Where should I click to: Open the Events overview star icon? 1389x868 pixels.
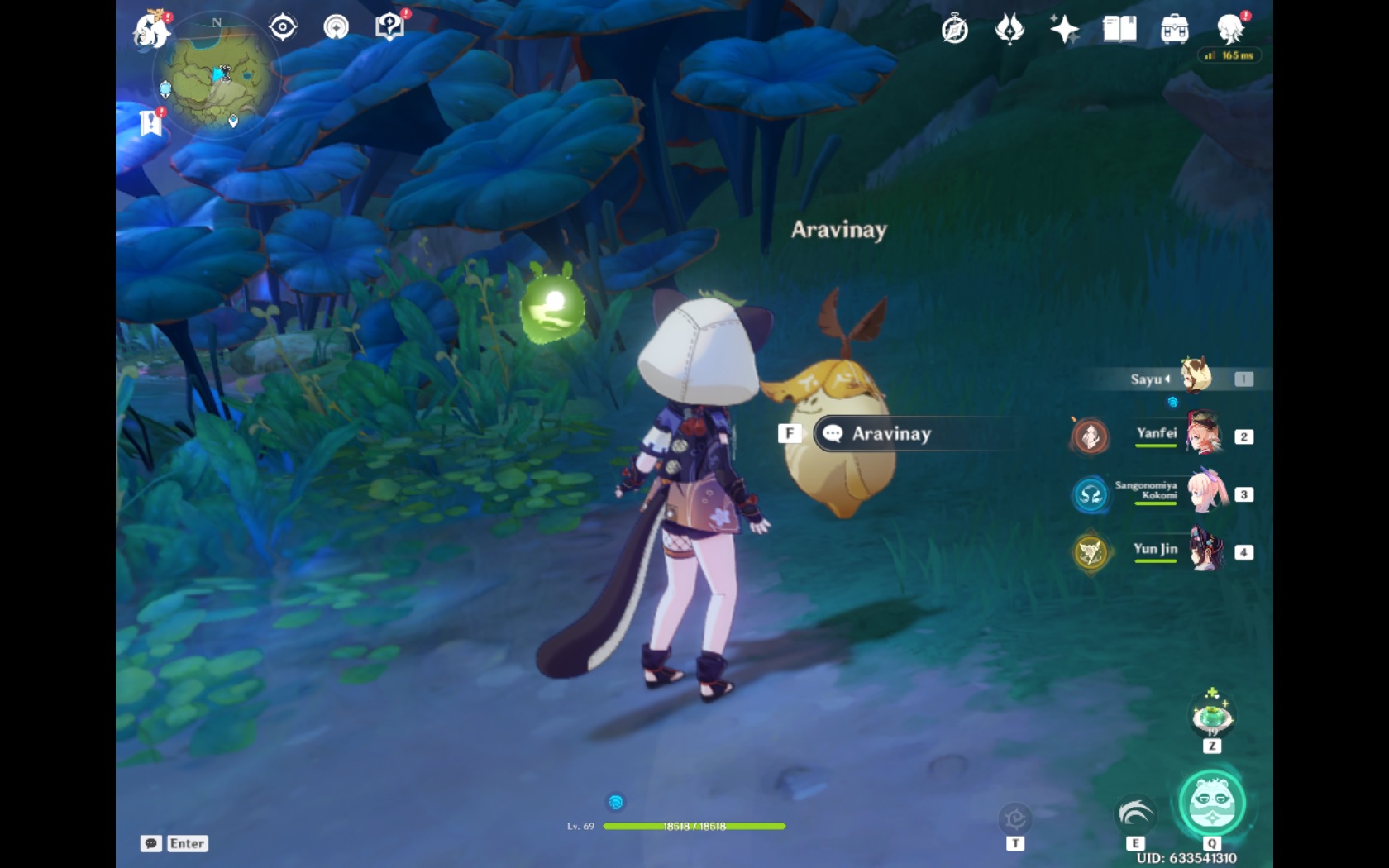coord(1064,29)
